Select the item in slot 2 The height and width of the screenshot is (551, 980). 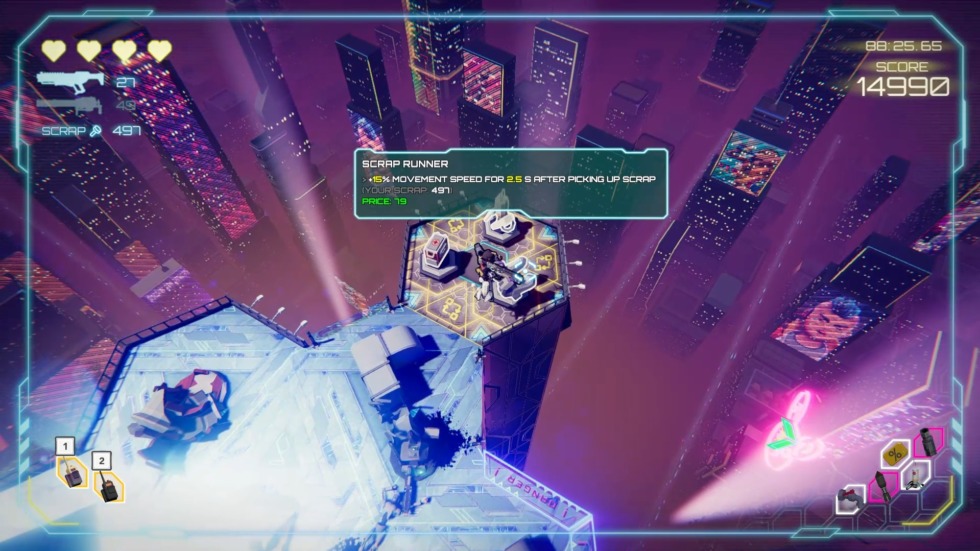click(x=107, y=484)
